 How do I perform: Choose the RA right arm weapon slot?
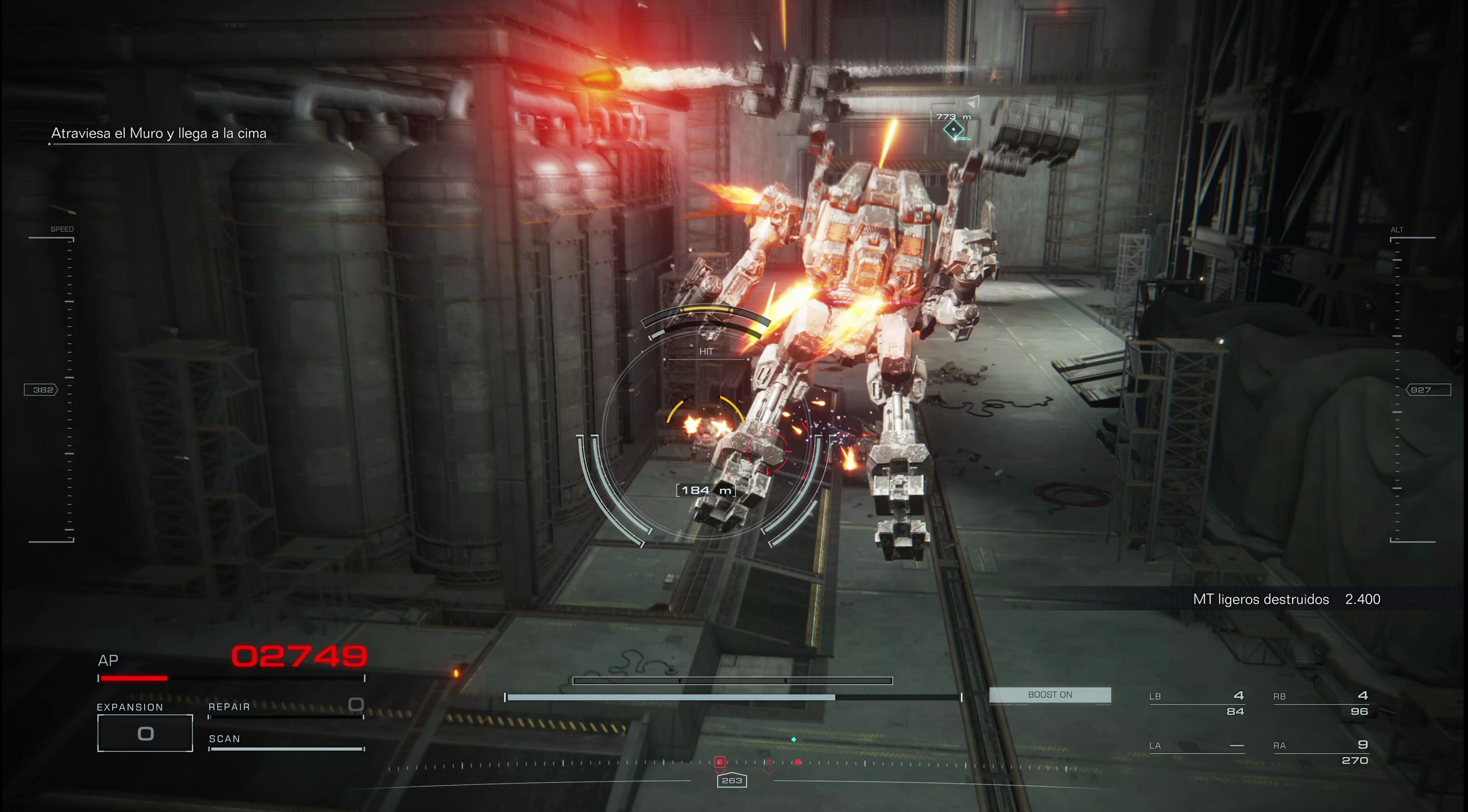1320,752
